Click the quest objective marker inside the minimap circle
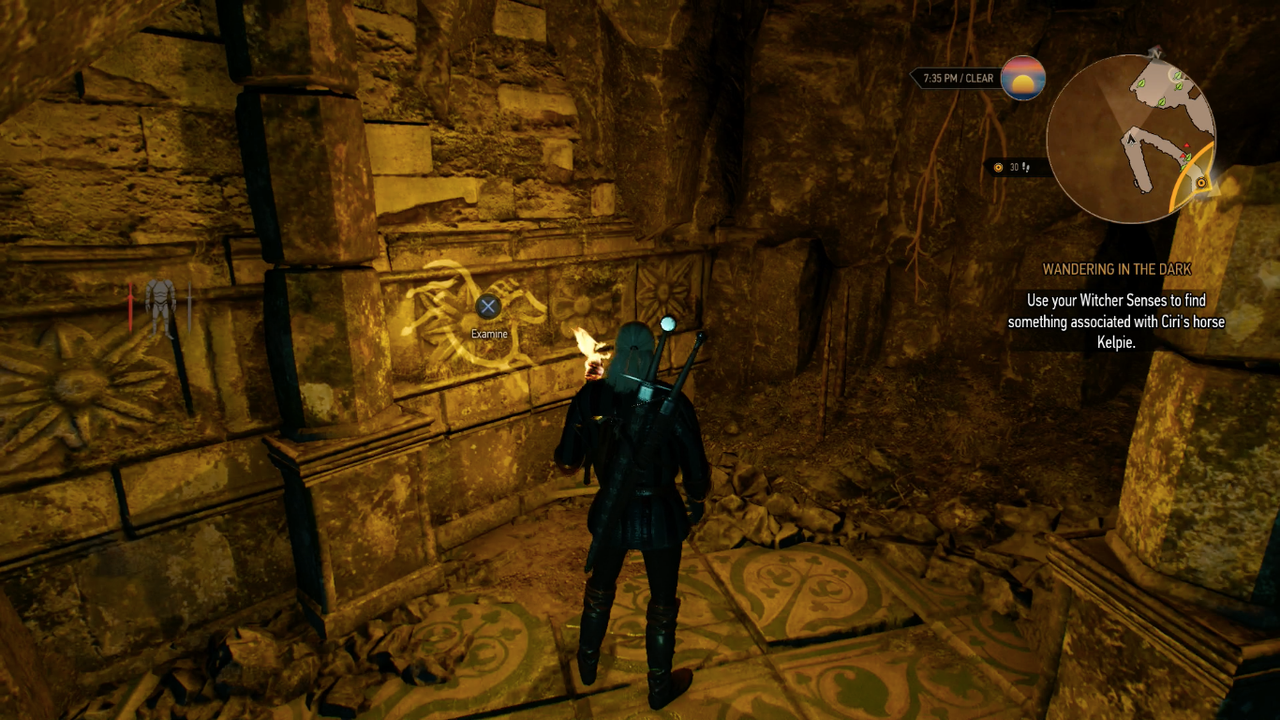The width and height of the screenshot is (1280, 720). (1202, 183)
